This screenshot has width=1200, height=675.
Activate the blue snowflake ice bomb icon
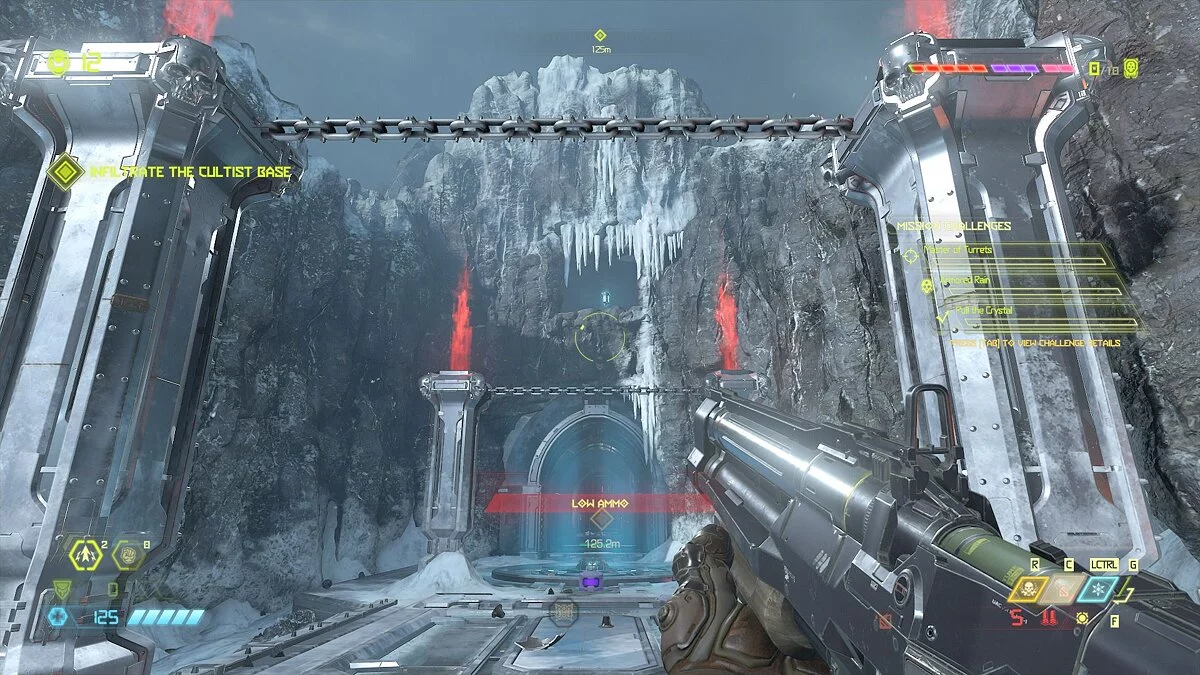1099,589
